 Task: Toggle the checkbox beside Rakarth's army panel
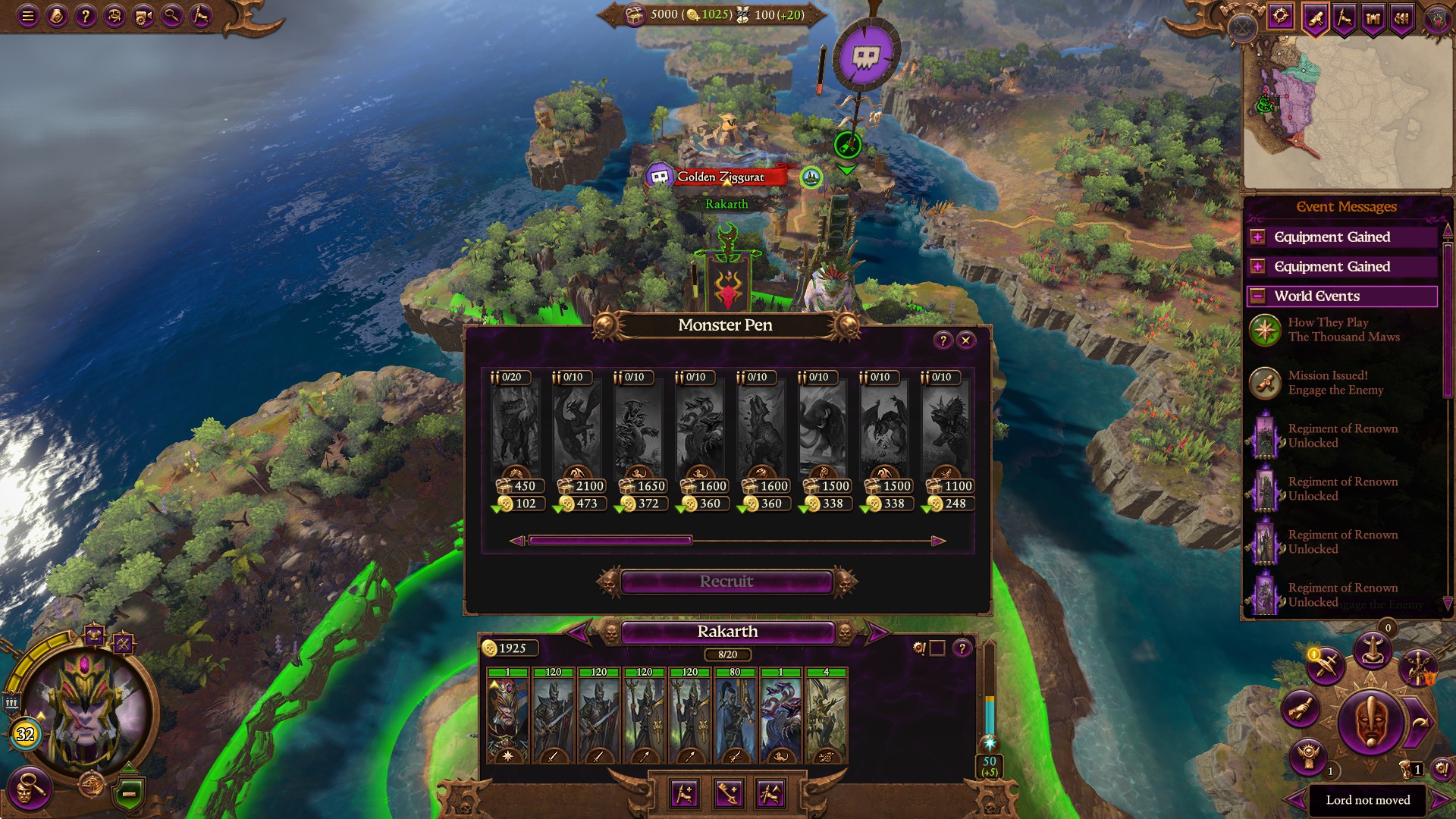pos(938,649)
